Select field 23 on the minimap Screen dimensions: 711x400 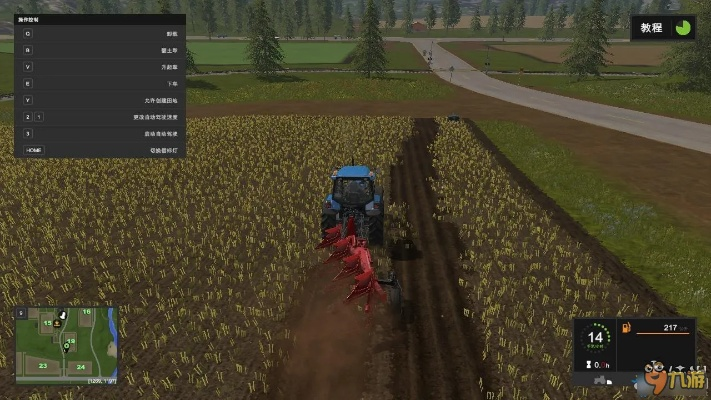tap(43, 366)
